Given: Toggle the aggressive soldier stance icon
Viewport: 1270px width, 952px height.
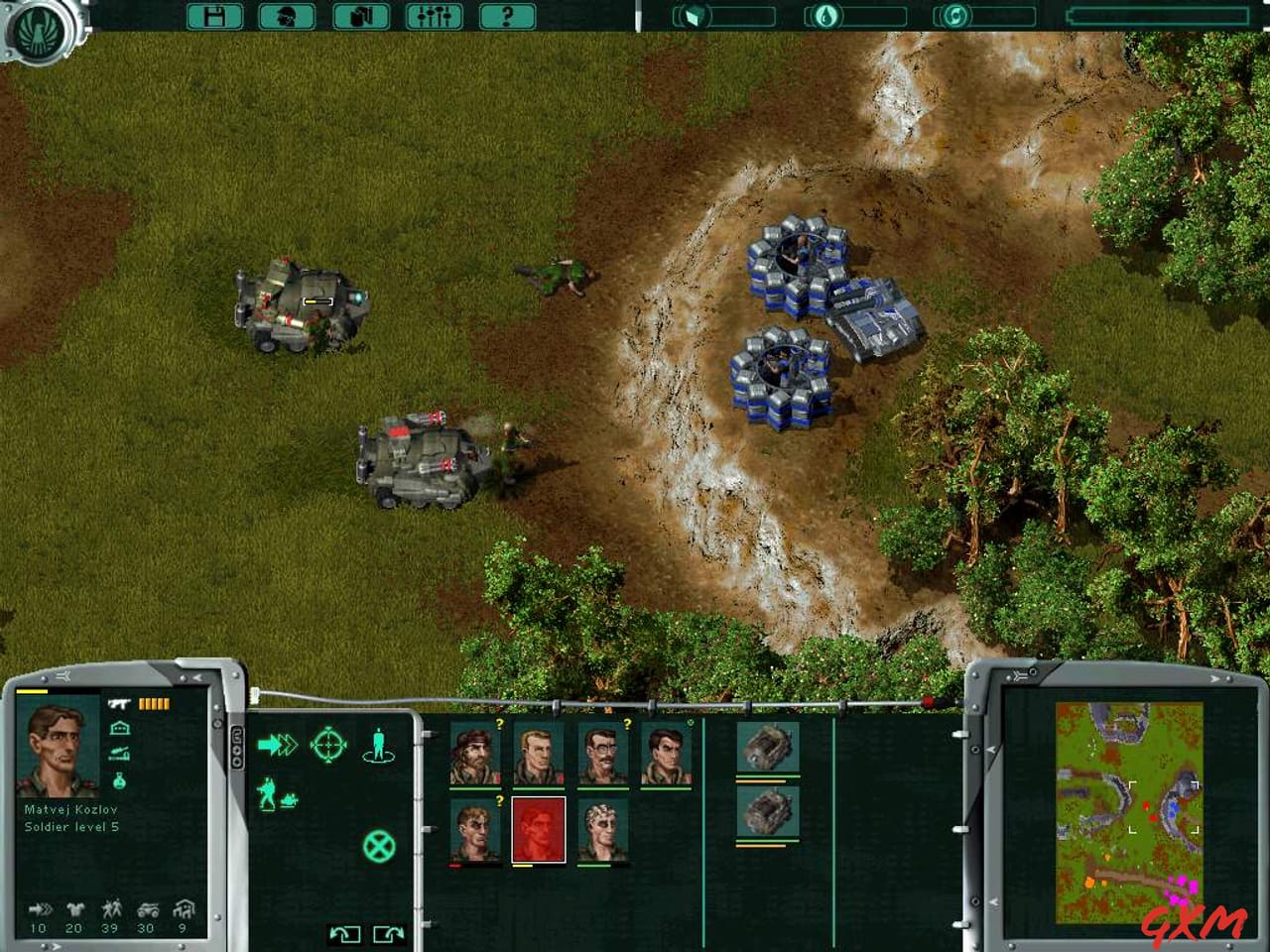Looking at the screenshot, I should [269, 791].
